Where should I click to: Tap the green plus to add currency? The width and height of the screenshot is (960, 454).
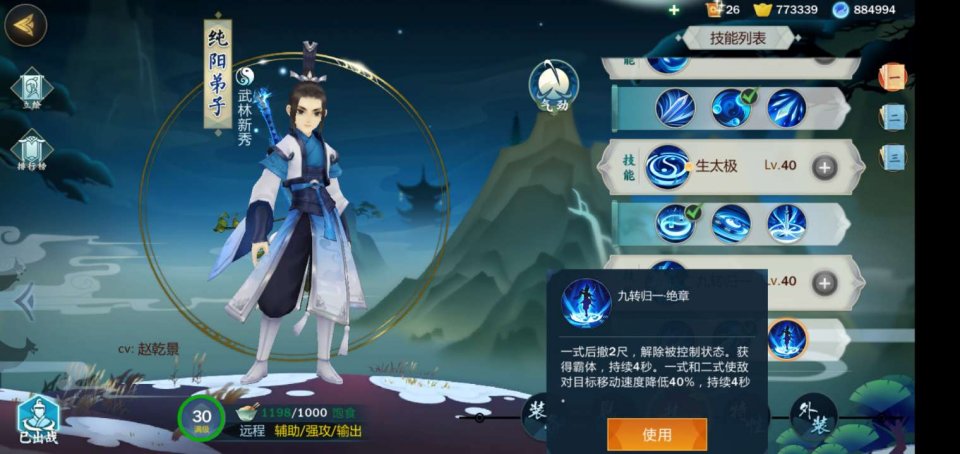pyautogui.click(x=674, y=10)
